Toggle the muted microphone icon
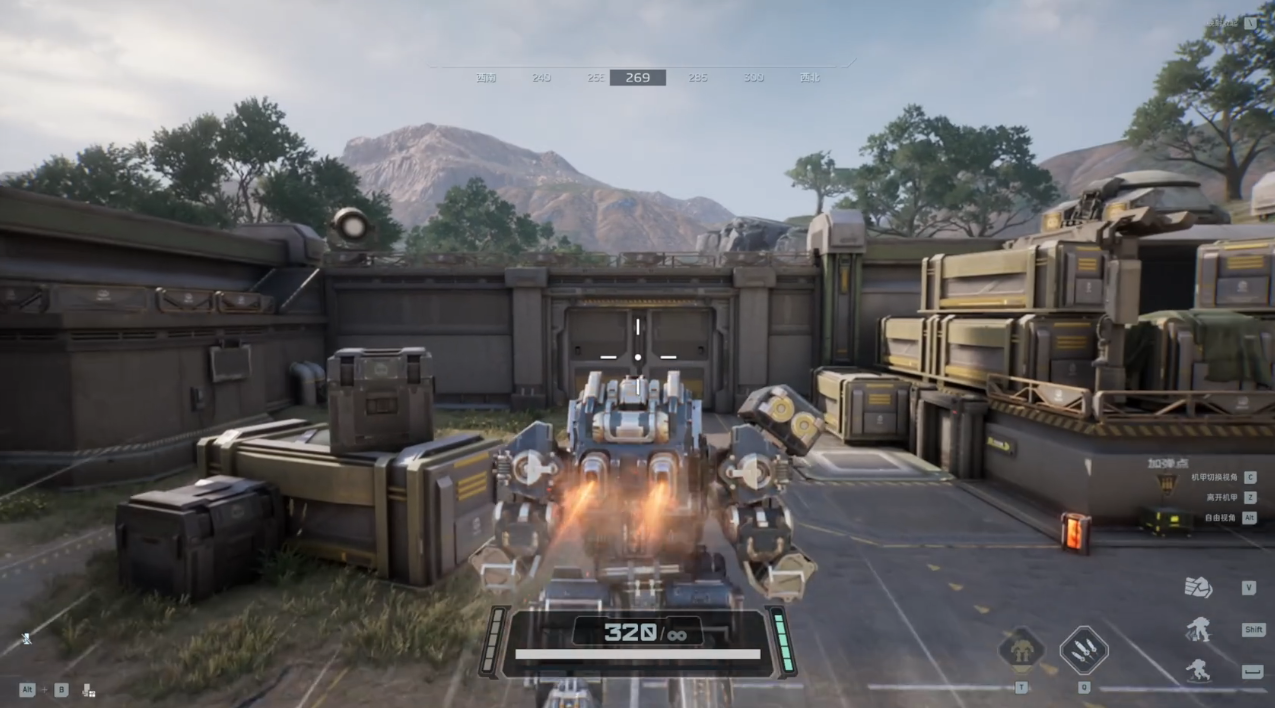 (26, 638)
